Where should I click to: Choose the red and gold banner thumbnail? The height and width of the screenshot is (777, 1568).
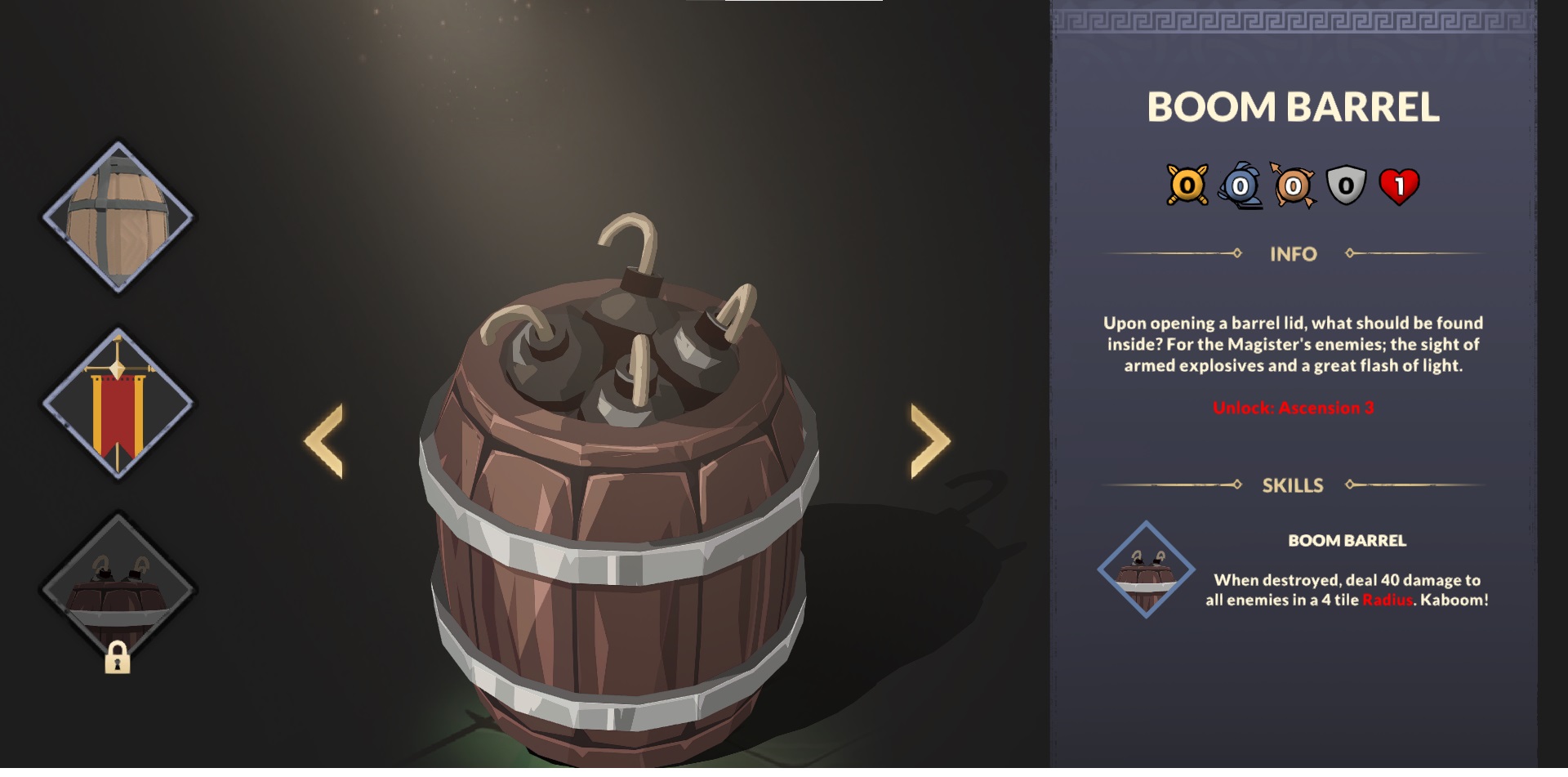(x=118, y=404)
